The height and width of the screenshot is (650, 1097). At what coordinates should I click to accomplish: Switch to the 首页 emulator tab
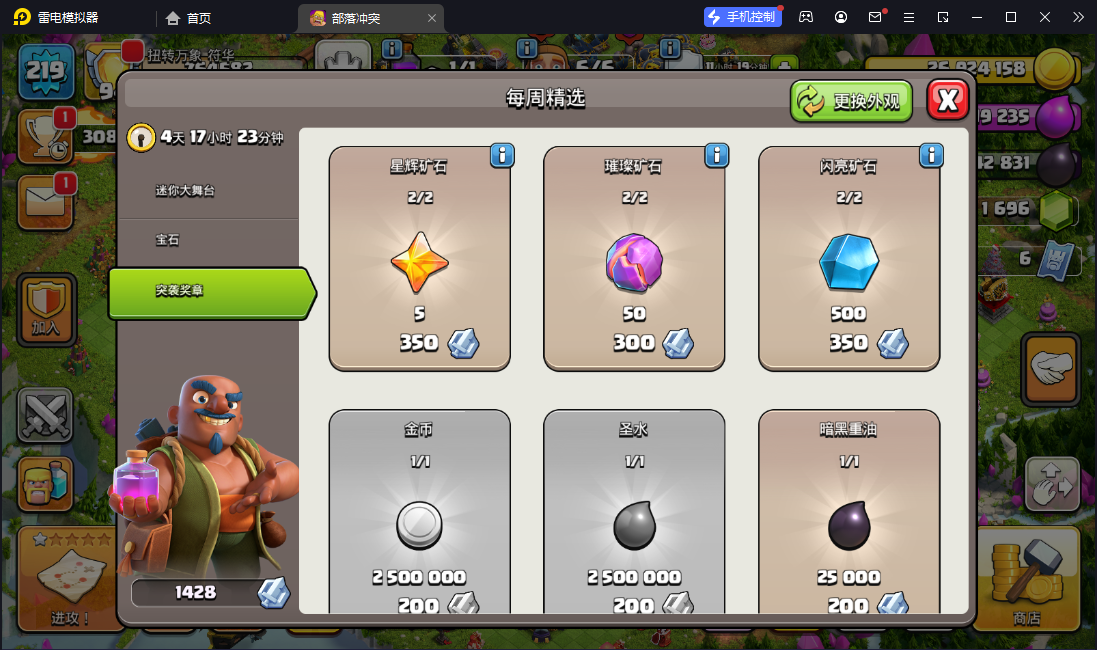click(x=189, y=18)
